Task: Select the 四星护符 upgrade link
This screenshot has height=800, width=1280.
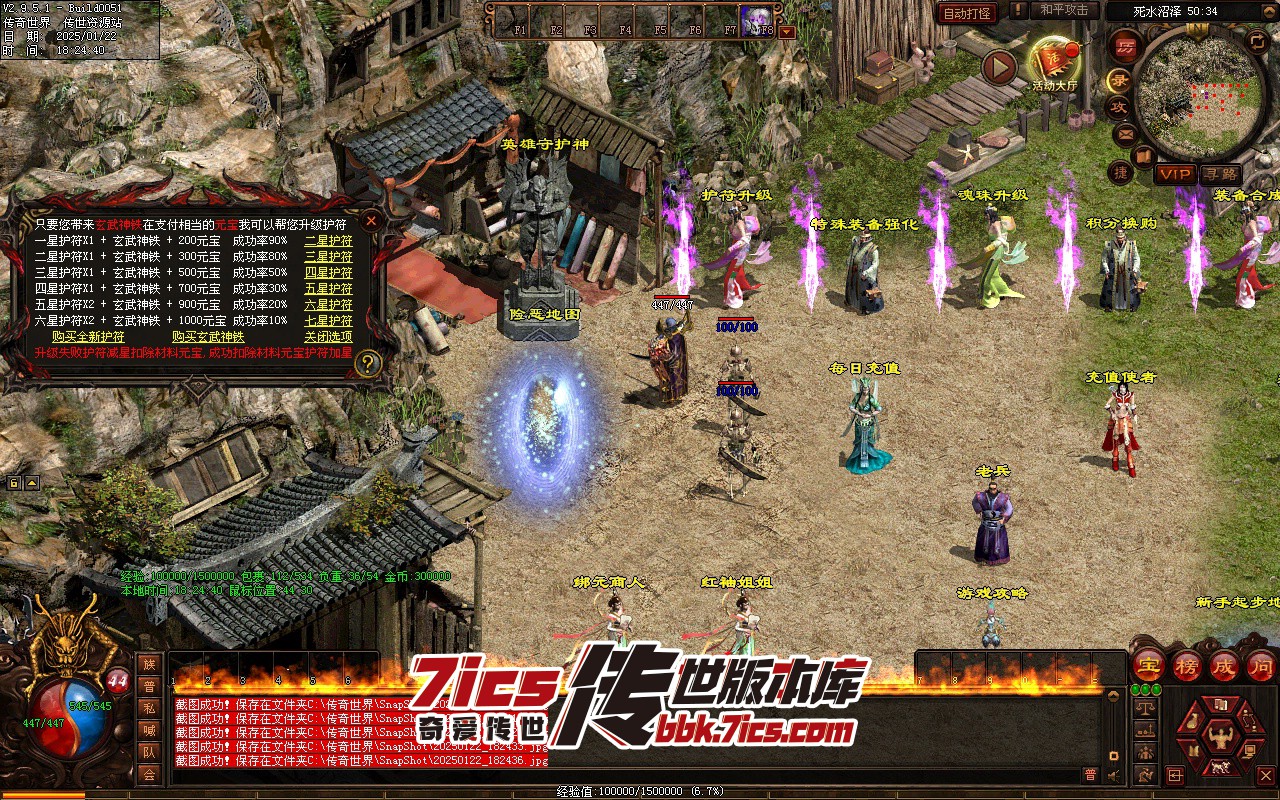Action: coord(328,272)
